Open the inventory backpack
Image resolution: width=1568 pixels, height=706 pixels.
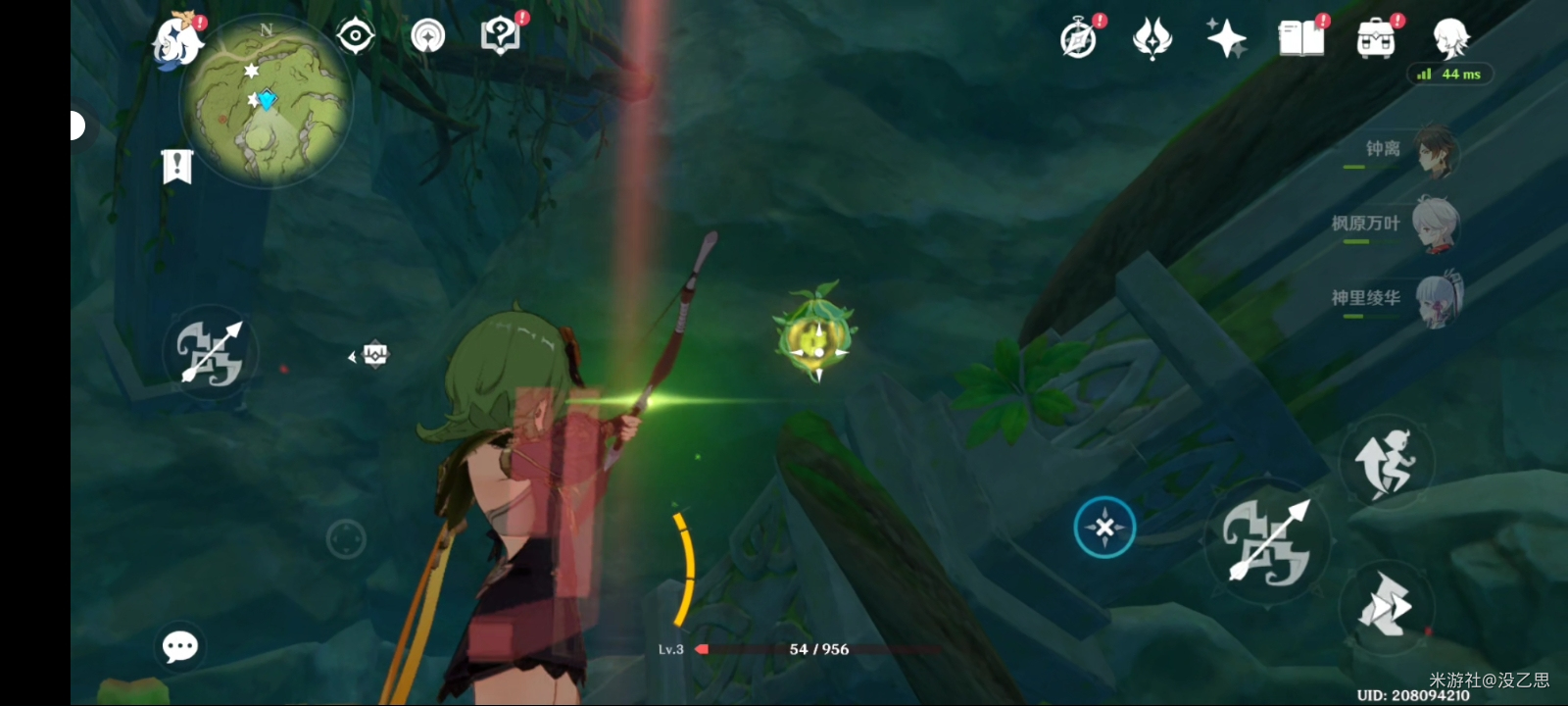(1375, 39)
